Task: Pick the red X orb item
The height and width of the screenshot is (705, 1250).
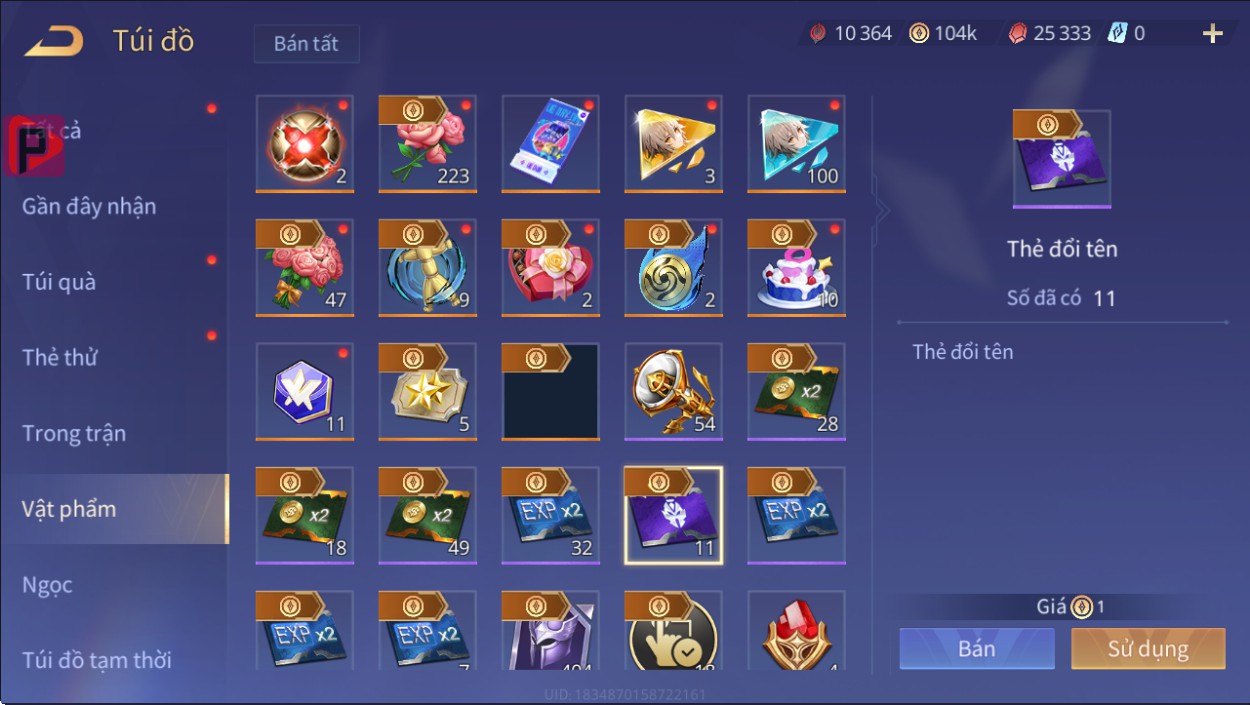Action: [304, 143]
